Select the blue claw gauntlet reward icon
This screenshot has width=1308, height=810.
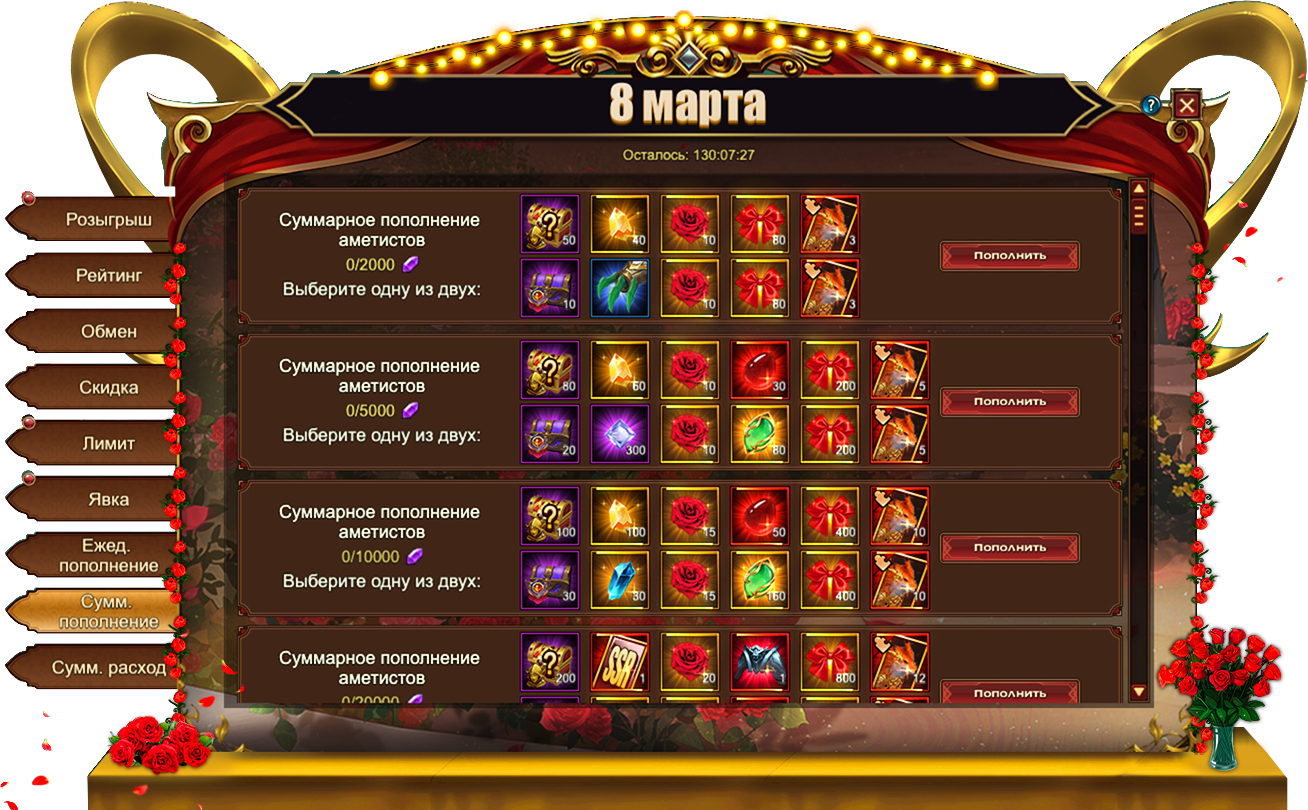coord(620,288)
